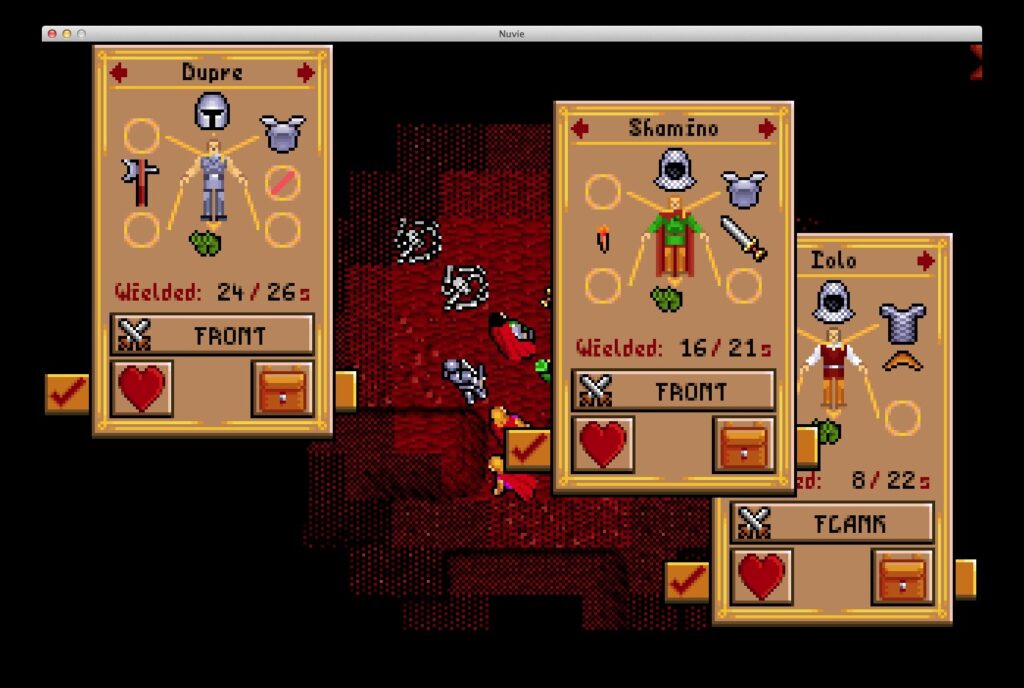Close Shamino's panel with its checkmark button
This screenshot has width=1024, height=688.
(x=528, y=449)
